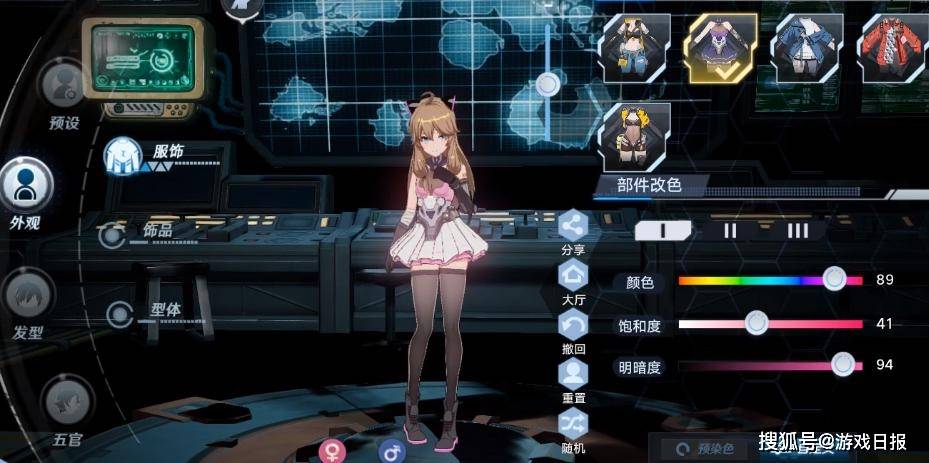Click the 颜色 hue slider handle

click(834, 280)
